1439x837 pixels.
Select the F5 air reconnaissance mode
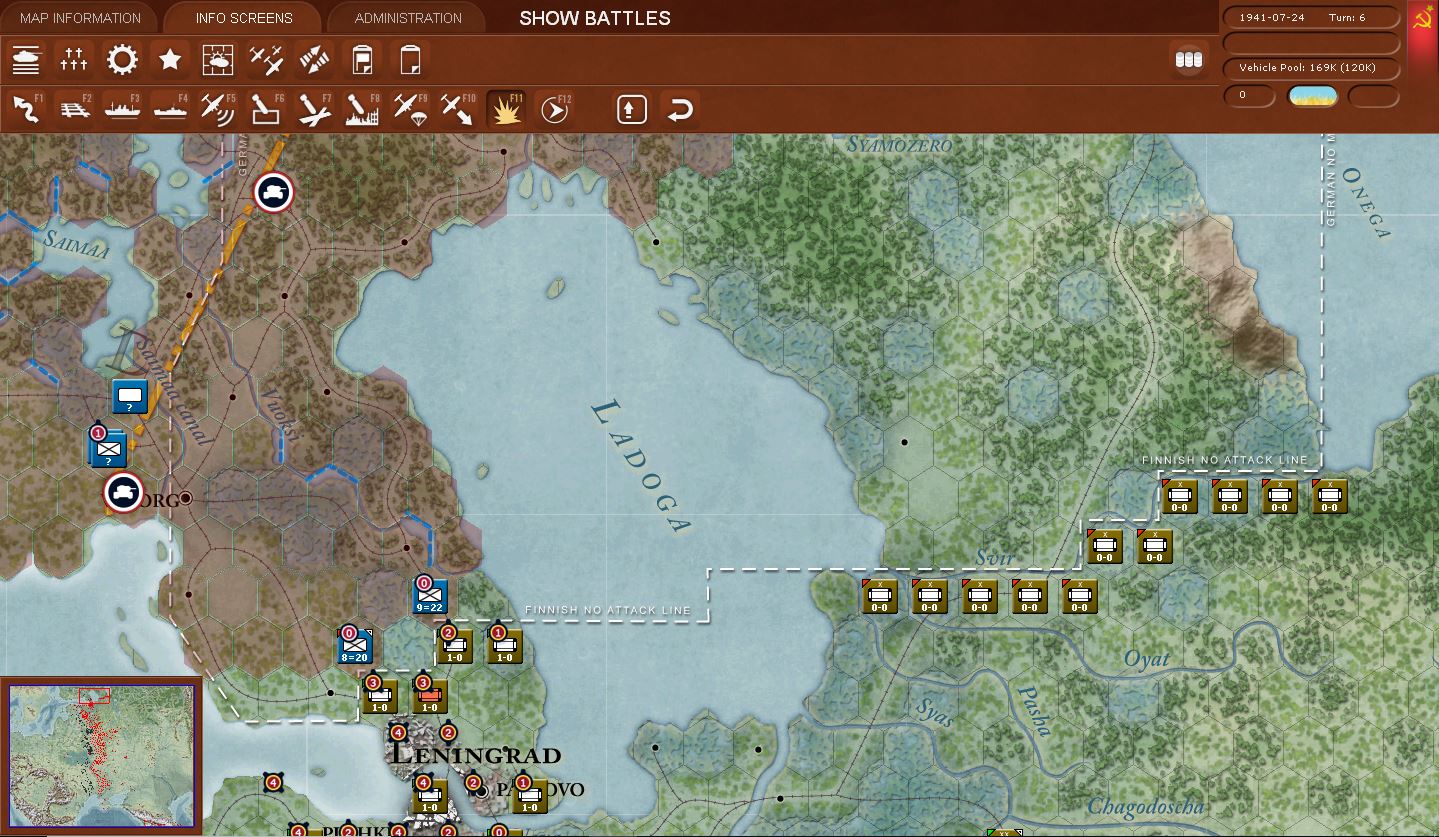coord(218,109)
